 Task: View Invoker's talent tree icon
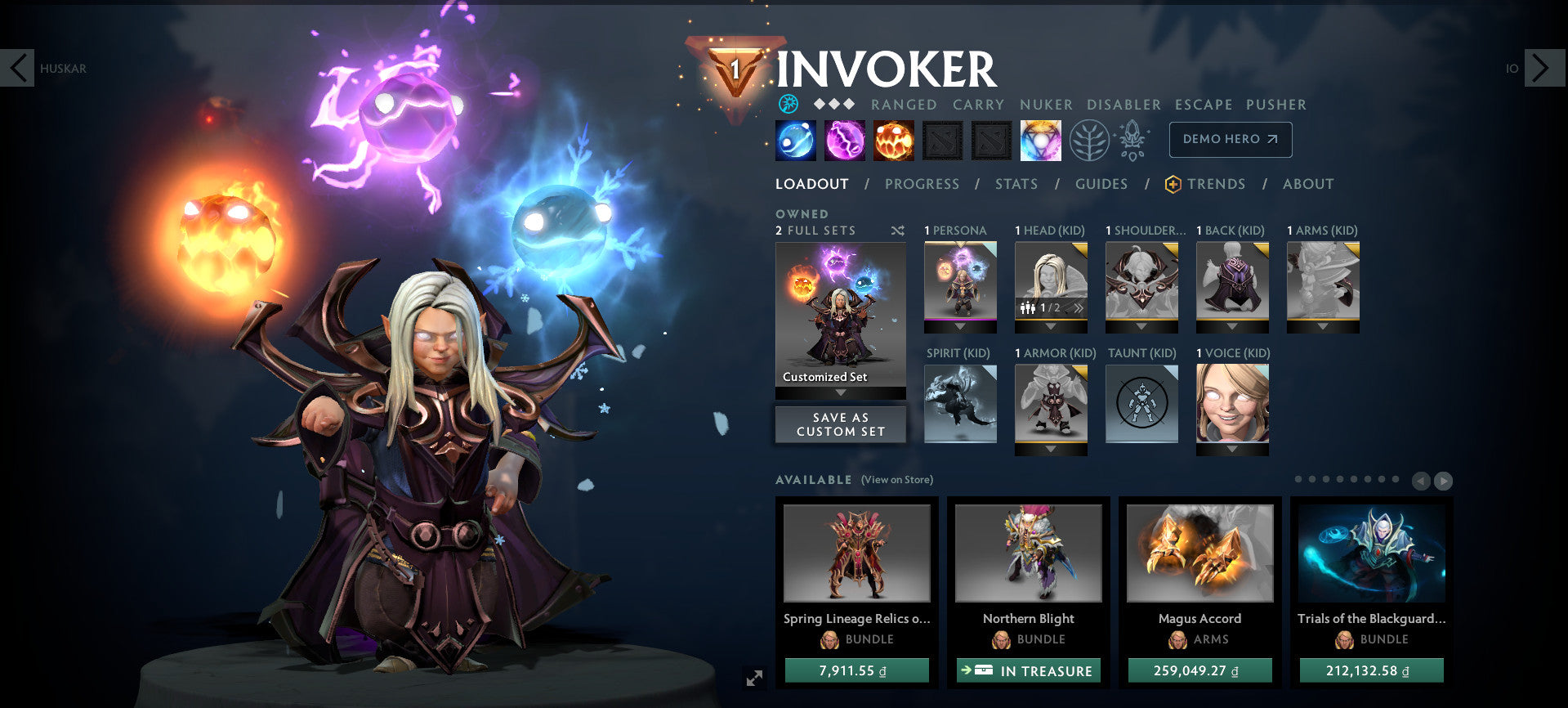coord(1088,140)
